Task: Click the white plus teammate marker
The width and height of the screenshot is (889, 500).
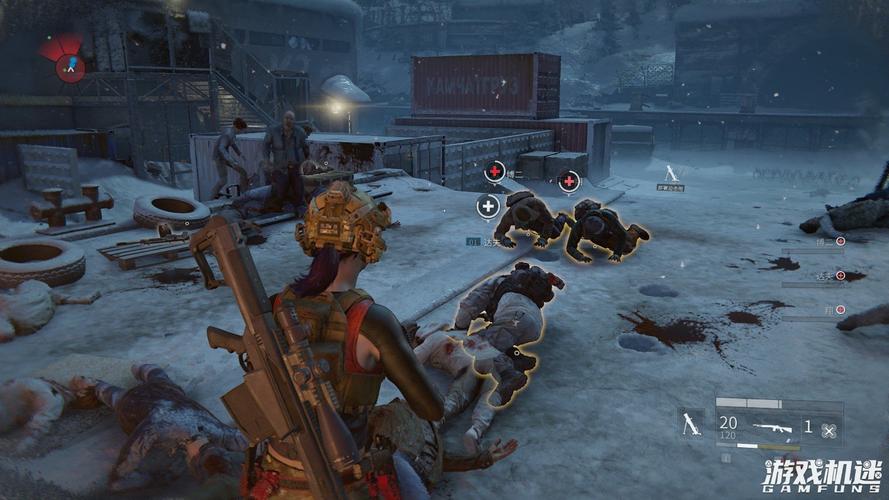Action: tap(488, 207)
